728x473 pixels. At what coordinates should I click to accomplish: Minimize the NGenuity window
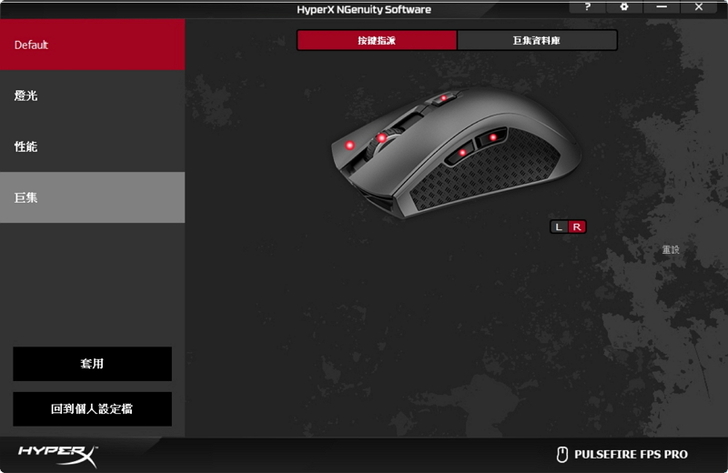pos(661,7)
